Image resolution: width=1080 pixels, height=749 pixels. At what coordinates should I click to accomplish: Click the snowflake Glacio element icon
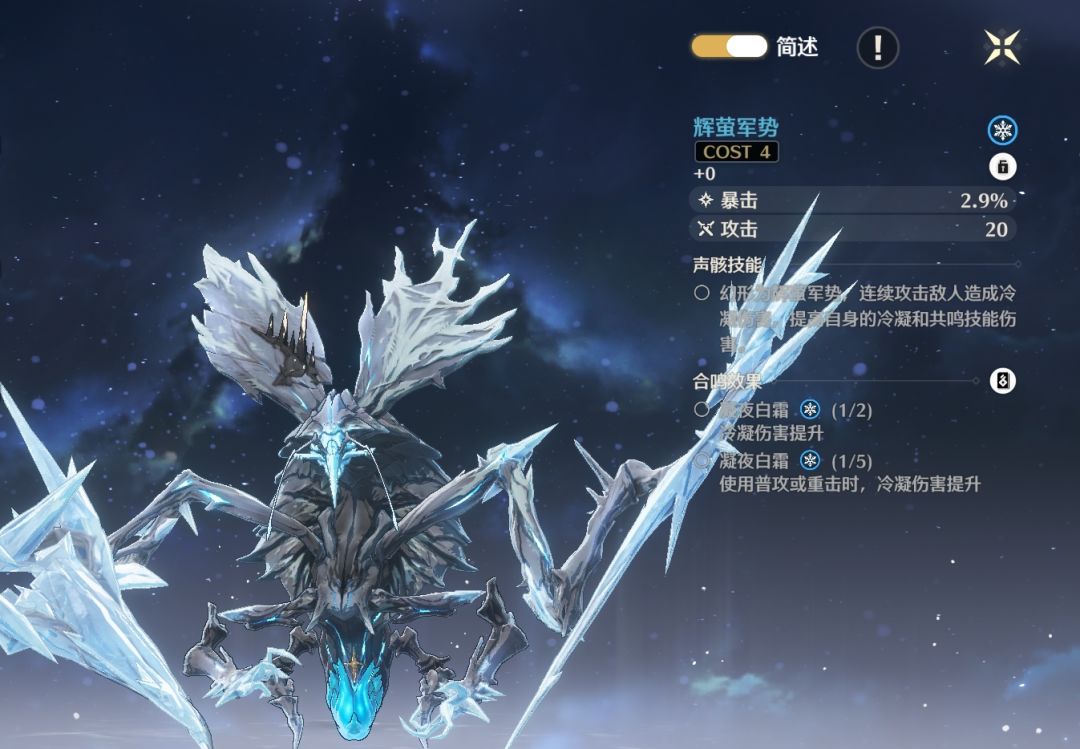[1002, 130]
